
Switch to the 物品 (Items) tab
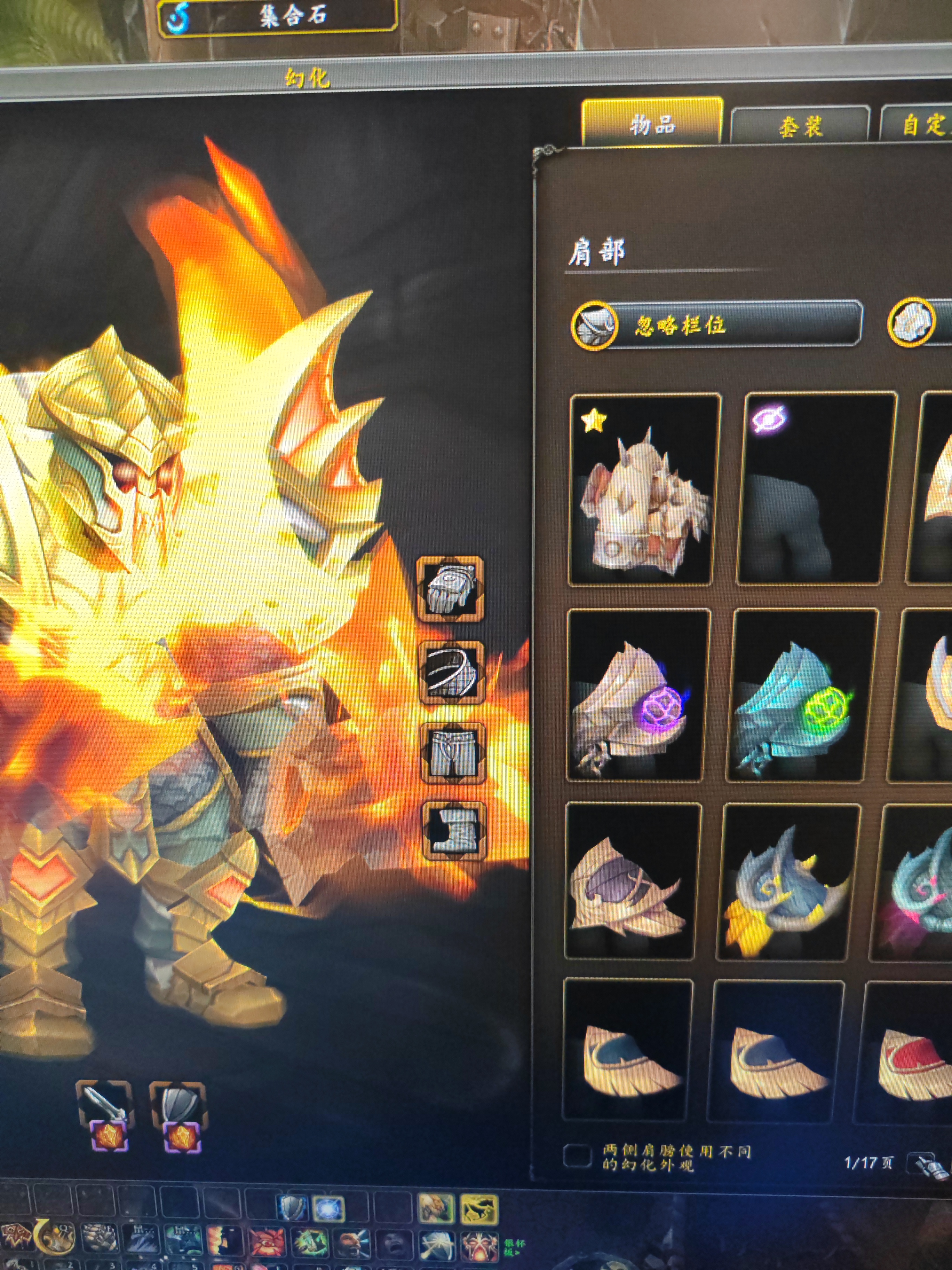point(652,124)
